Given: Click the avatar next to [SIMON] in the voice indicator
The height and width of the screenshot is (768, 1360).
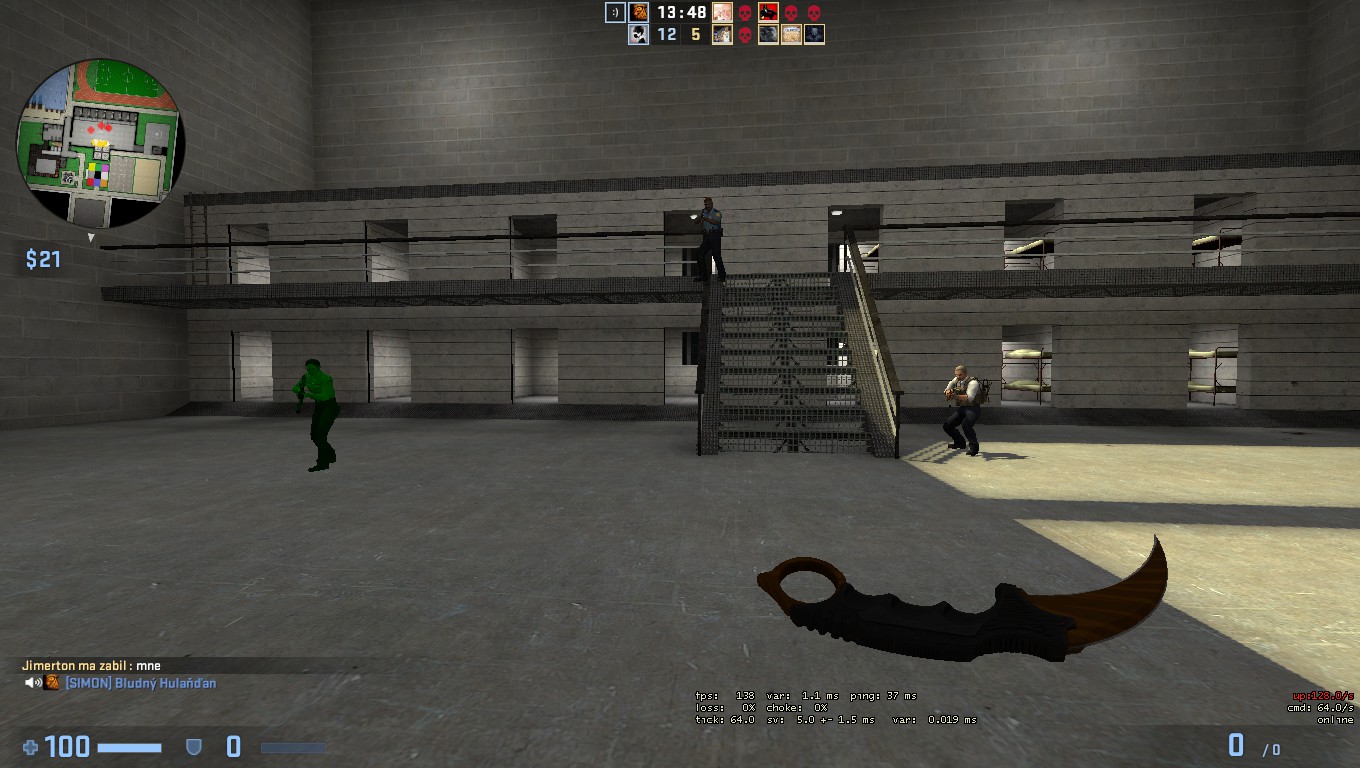Looking at the screenshot, I should 51,683.
